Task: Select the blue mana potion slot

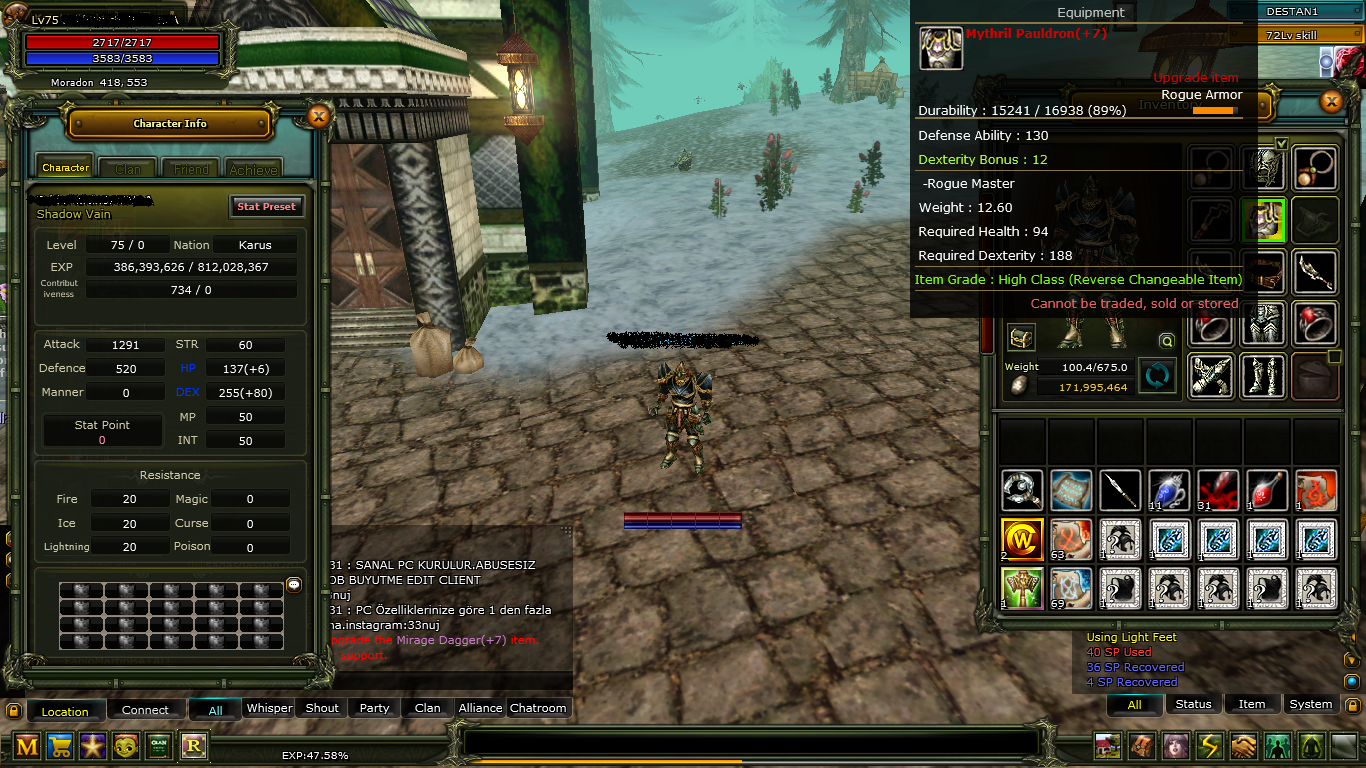Action: tap(1169, 490)
